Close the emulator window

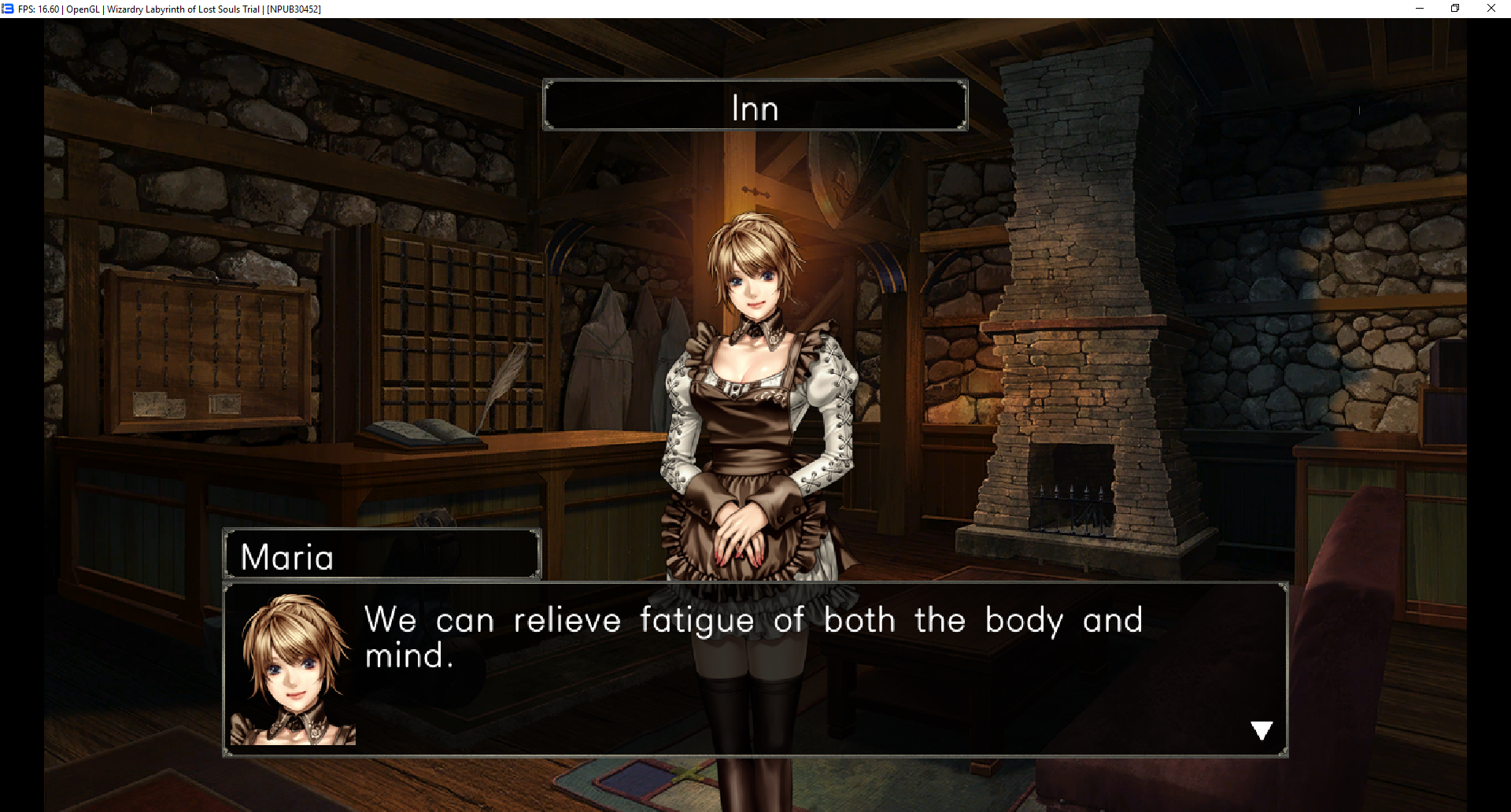[x=1491, y=9]
